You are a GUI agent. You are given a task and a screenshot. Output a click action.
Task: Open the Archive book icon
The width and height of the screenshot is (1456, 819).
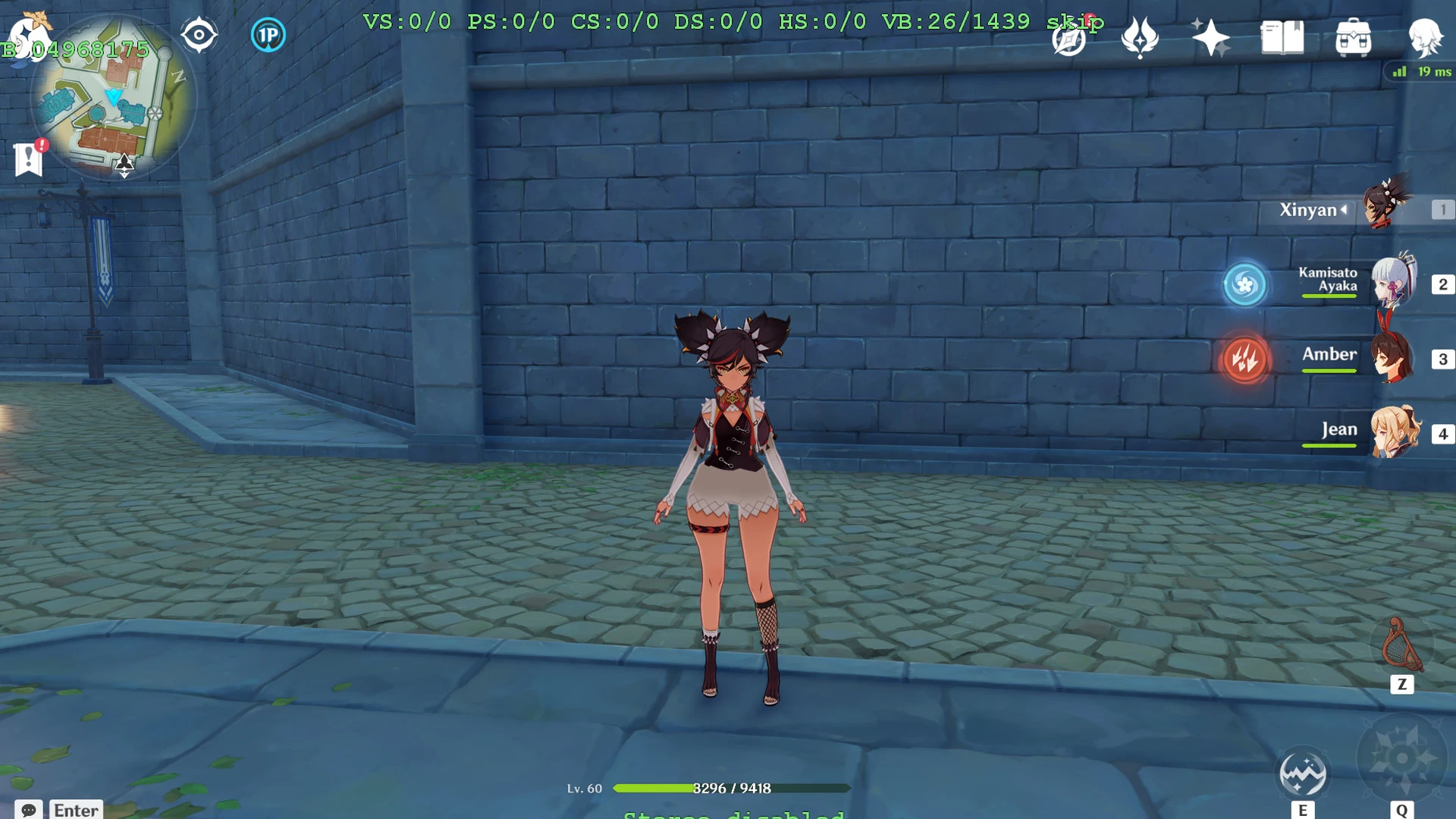1282,36
